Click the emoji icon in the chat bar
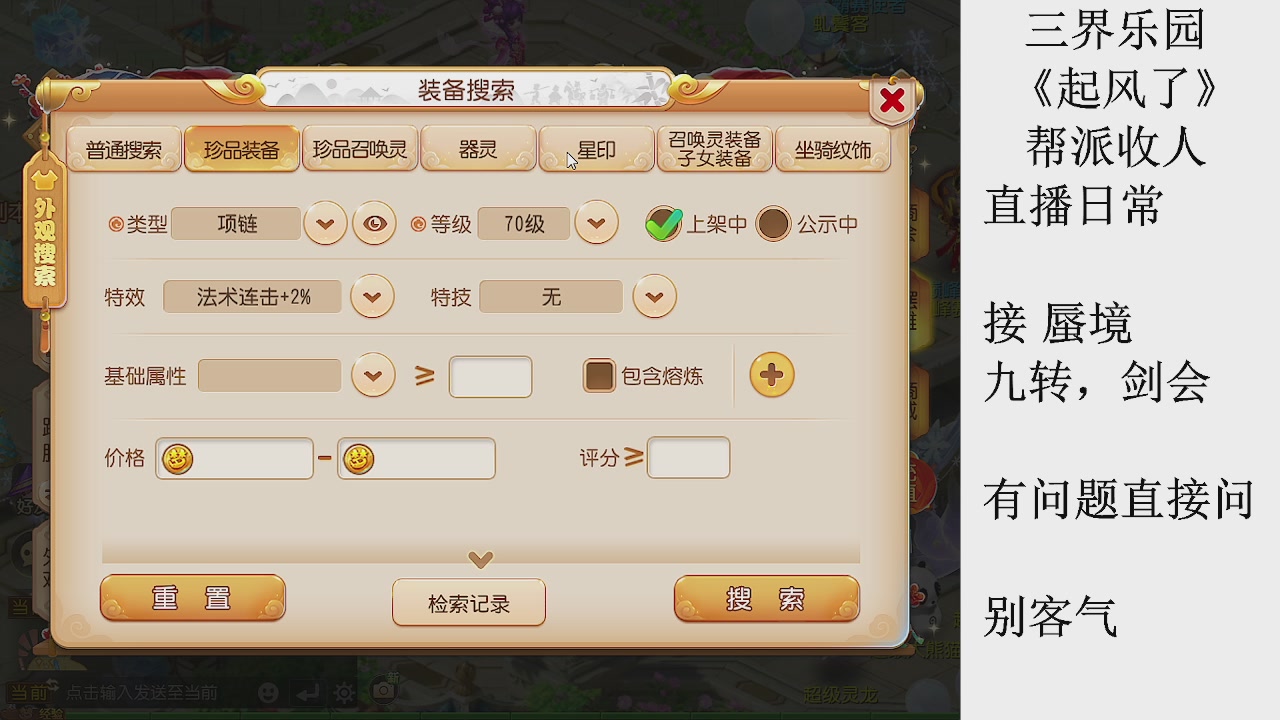This screenshot has width=1280, height=720. 266,692
